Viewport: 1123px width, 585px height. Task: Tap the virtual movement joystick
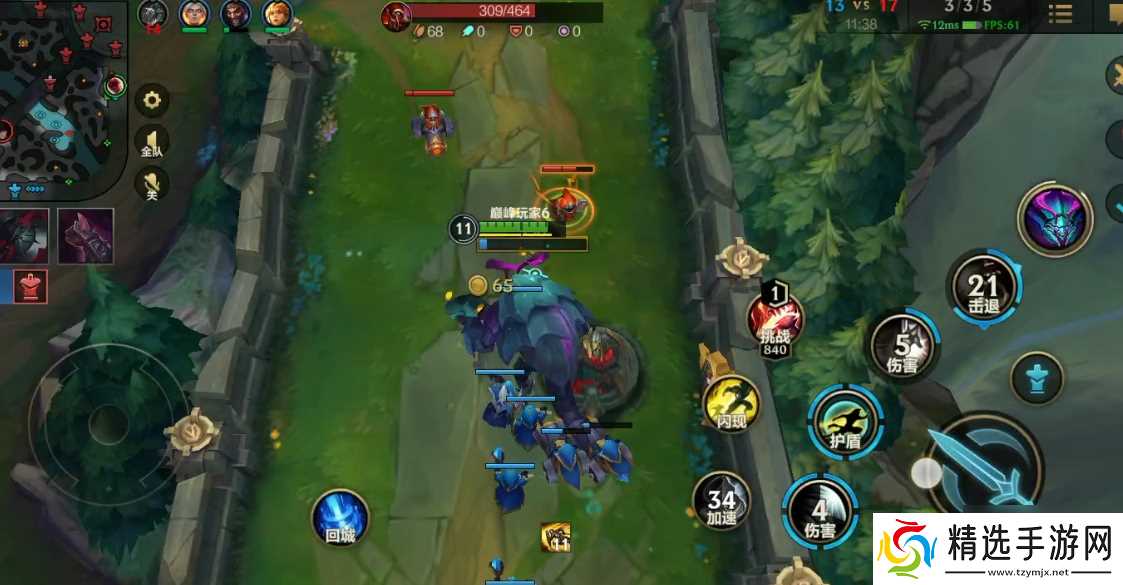pyautogui.click(x=108, y=425)
